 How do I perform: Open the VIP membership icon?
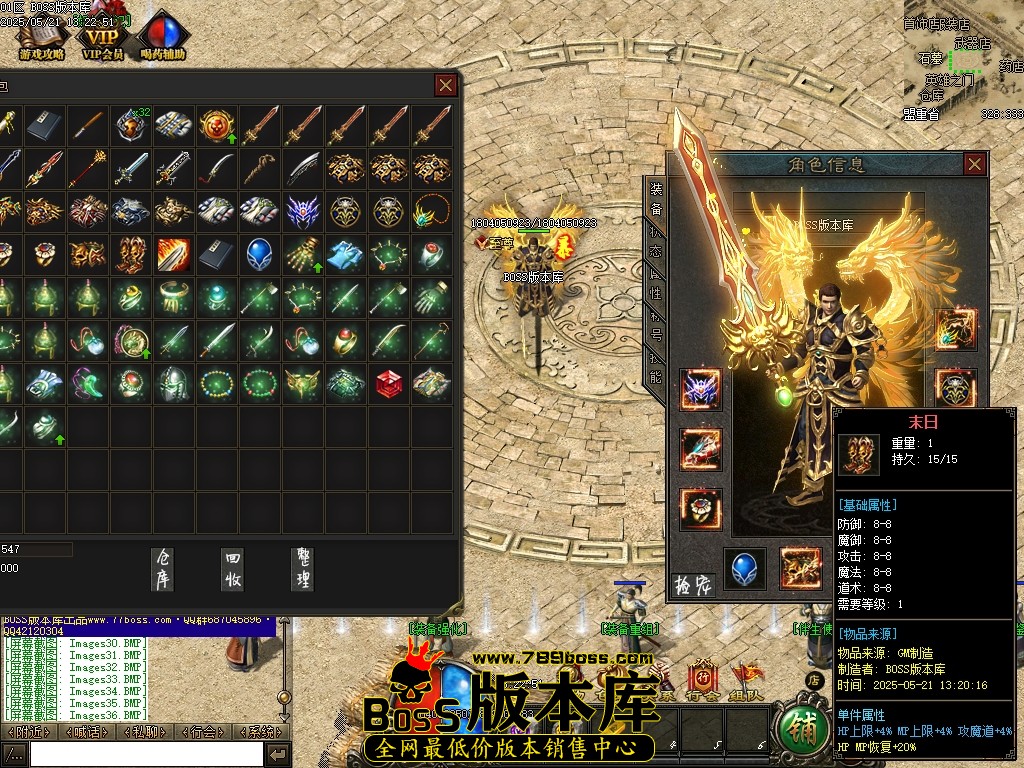pyautogui.click(x=103, y=36)
